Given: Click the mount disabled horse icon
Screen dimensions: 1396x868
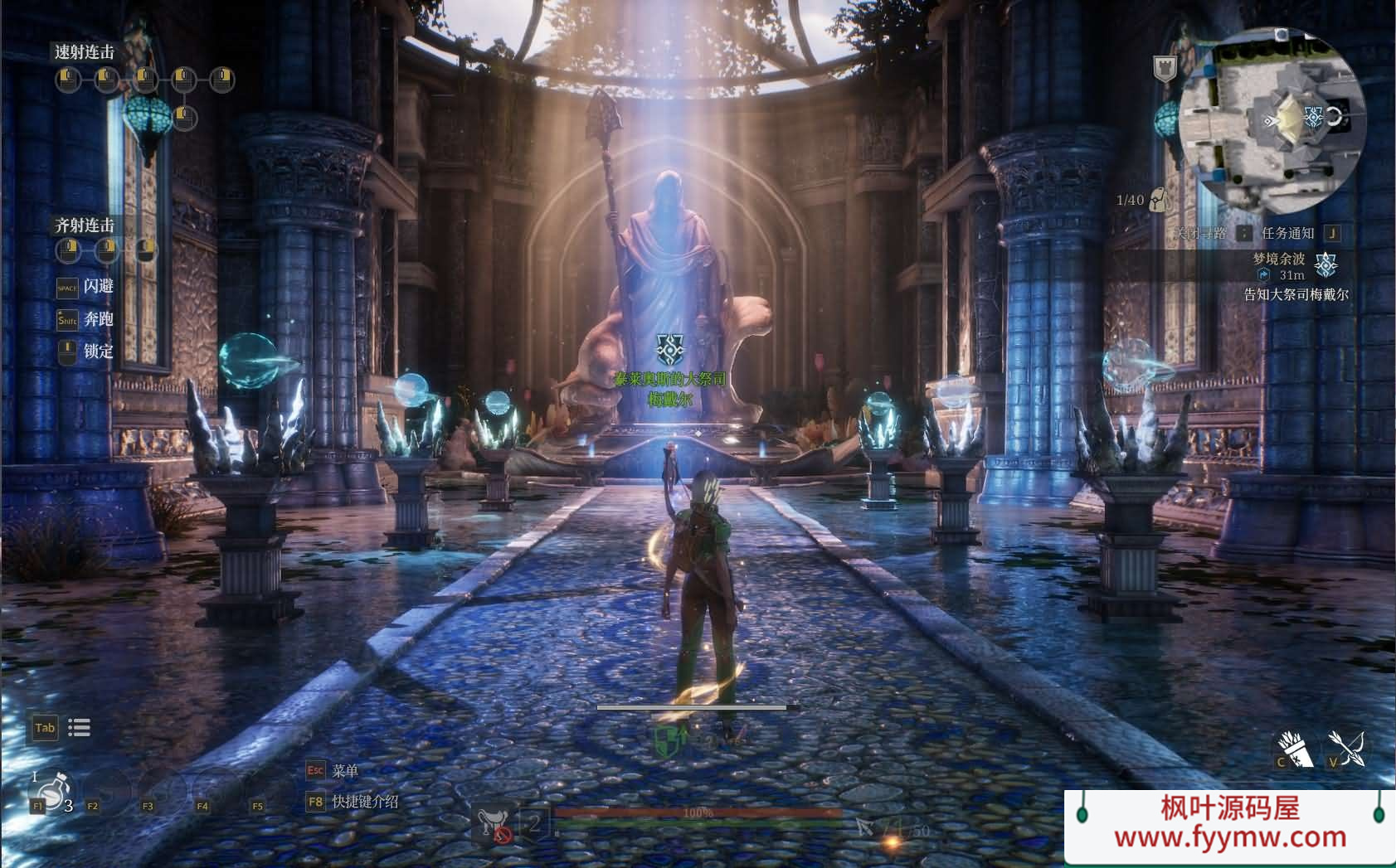Looking at the screenshot, I should pyautogui.click(x=494, y=824).
